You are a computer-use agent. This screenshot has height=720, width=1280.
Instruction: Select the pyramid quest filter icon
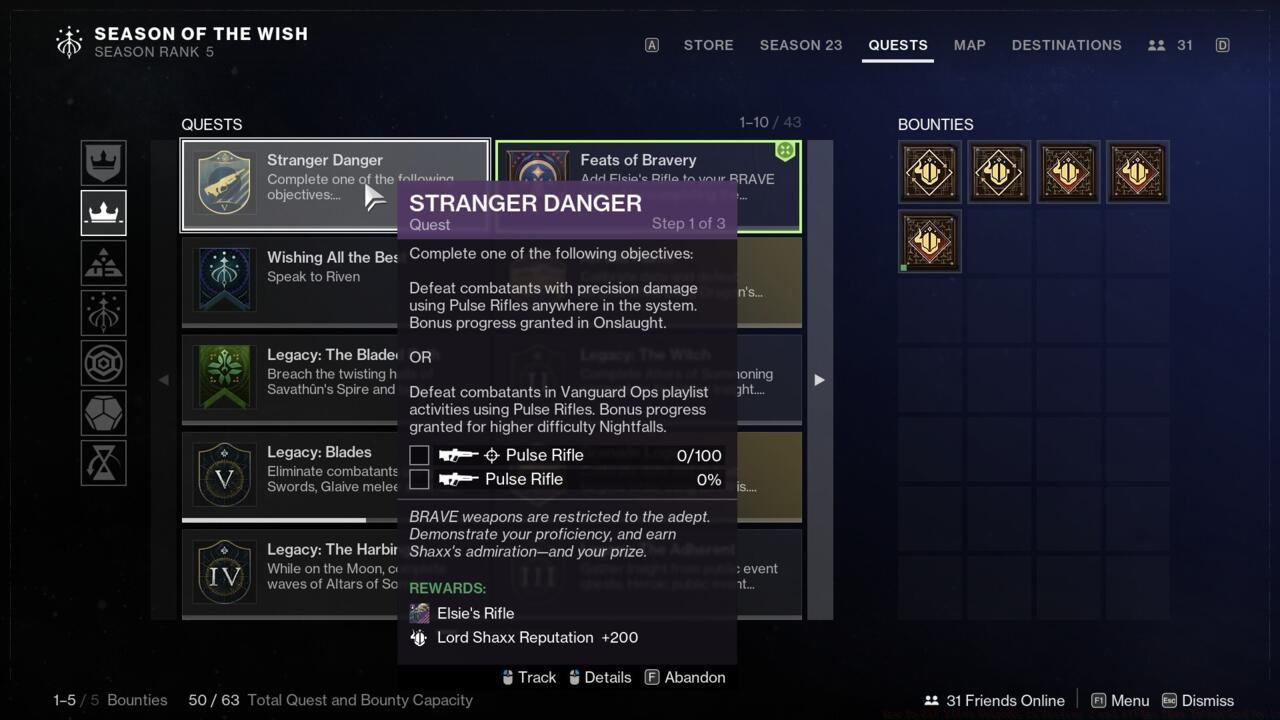(103, 263)
